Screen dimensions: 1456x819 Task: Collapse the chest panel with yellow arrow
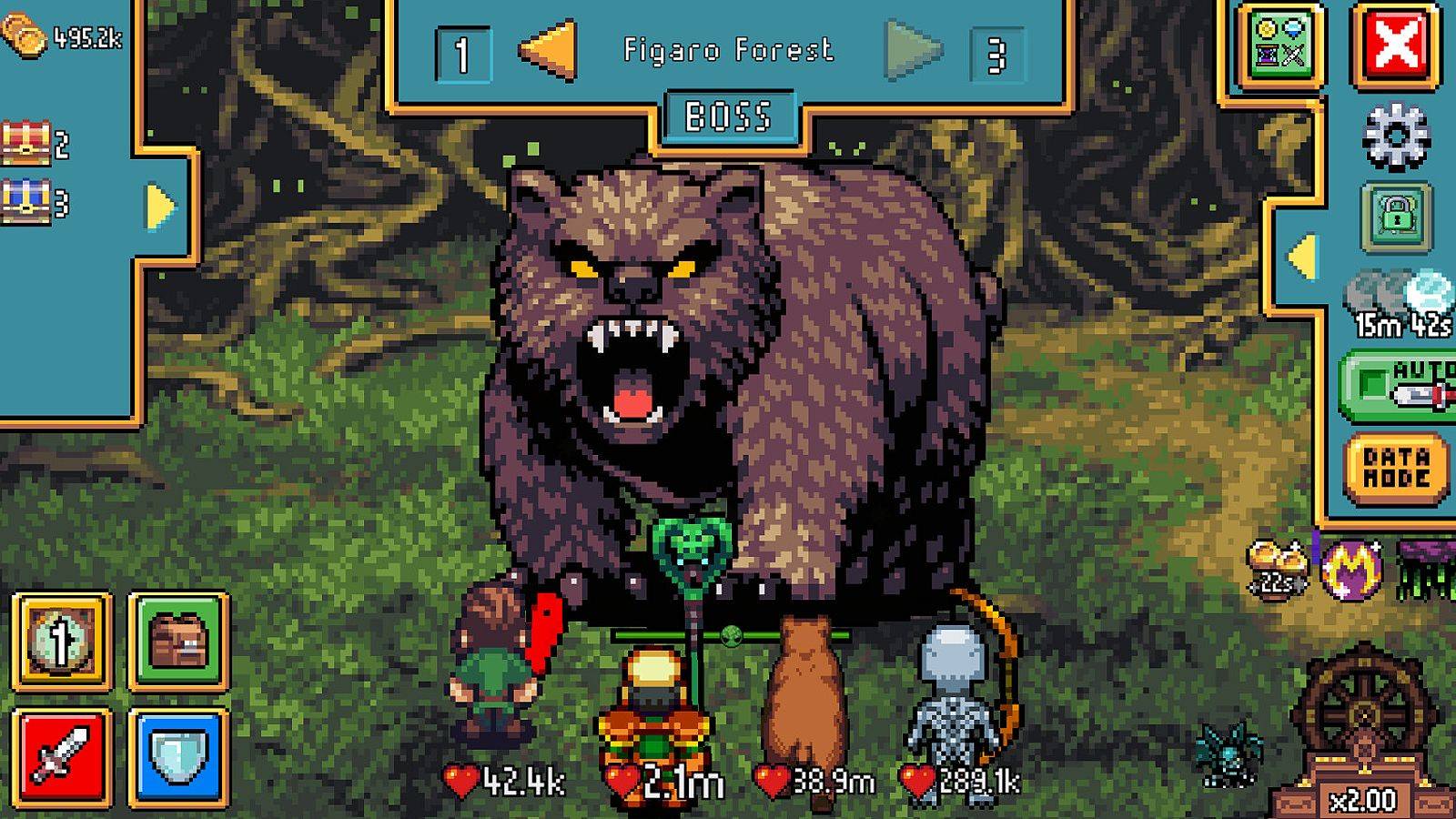click(x=160, y=207)
